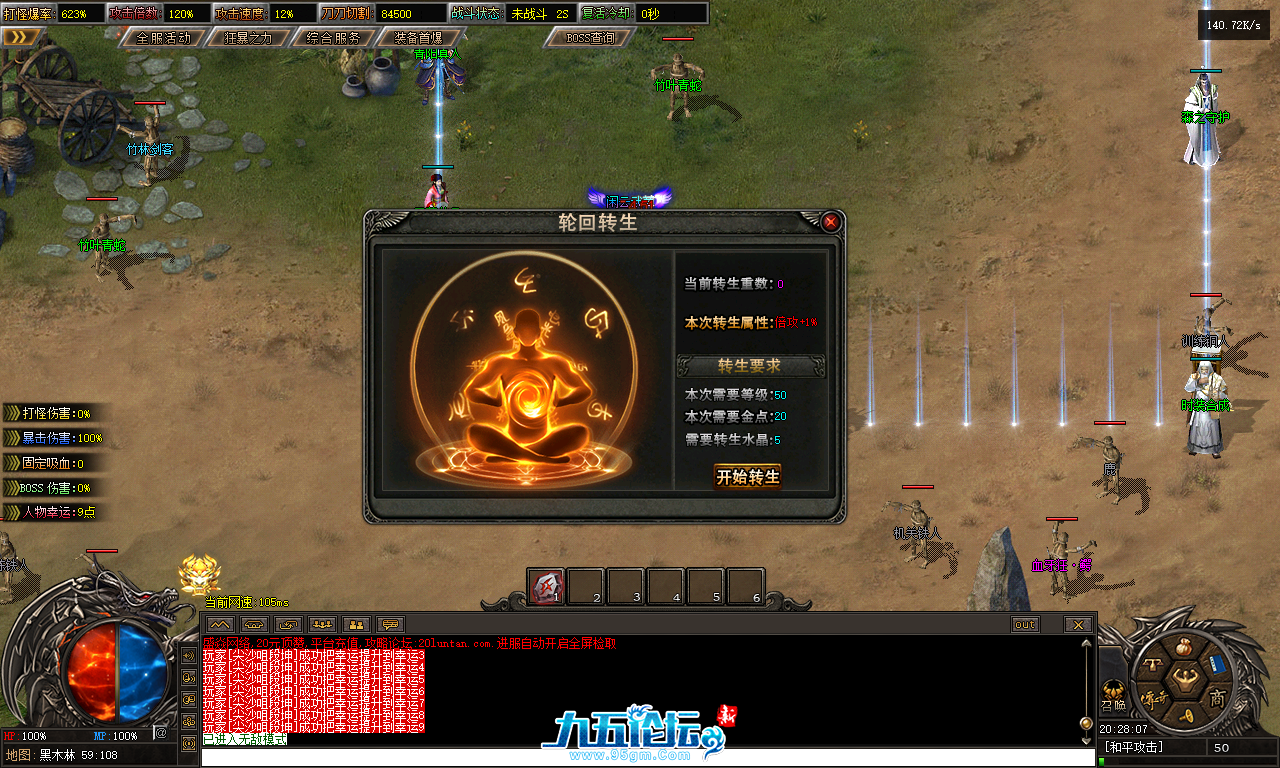Click the money bag icon on the circular menu
This screenshot has width=1280, height=768.
click(1184, 648)
